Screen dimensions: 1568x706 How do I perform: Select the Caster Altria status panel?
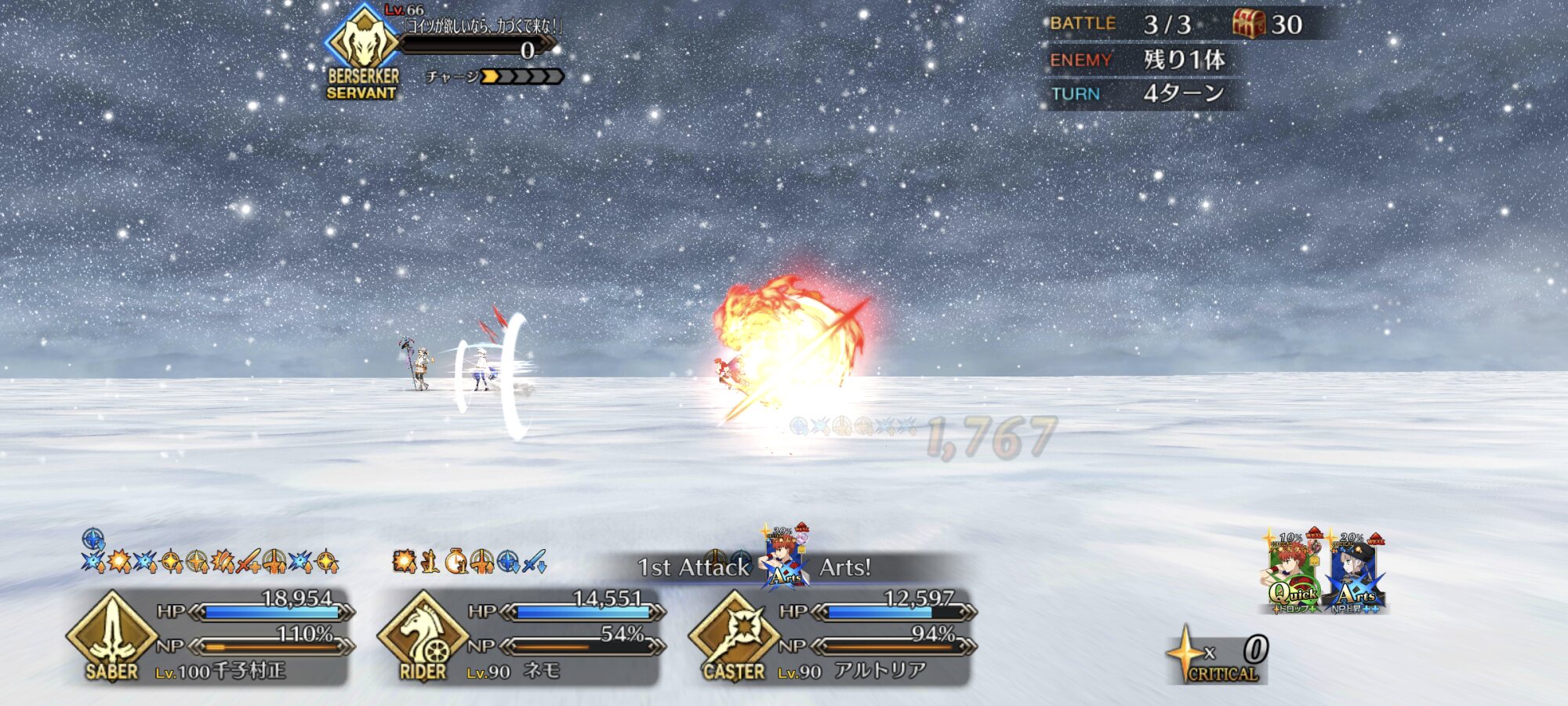point(833,637)
